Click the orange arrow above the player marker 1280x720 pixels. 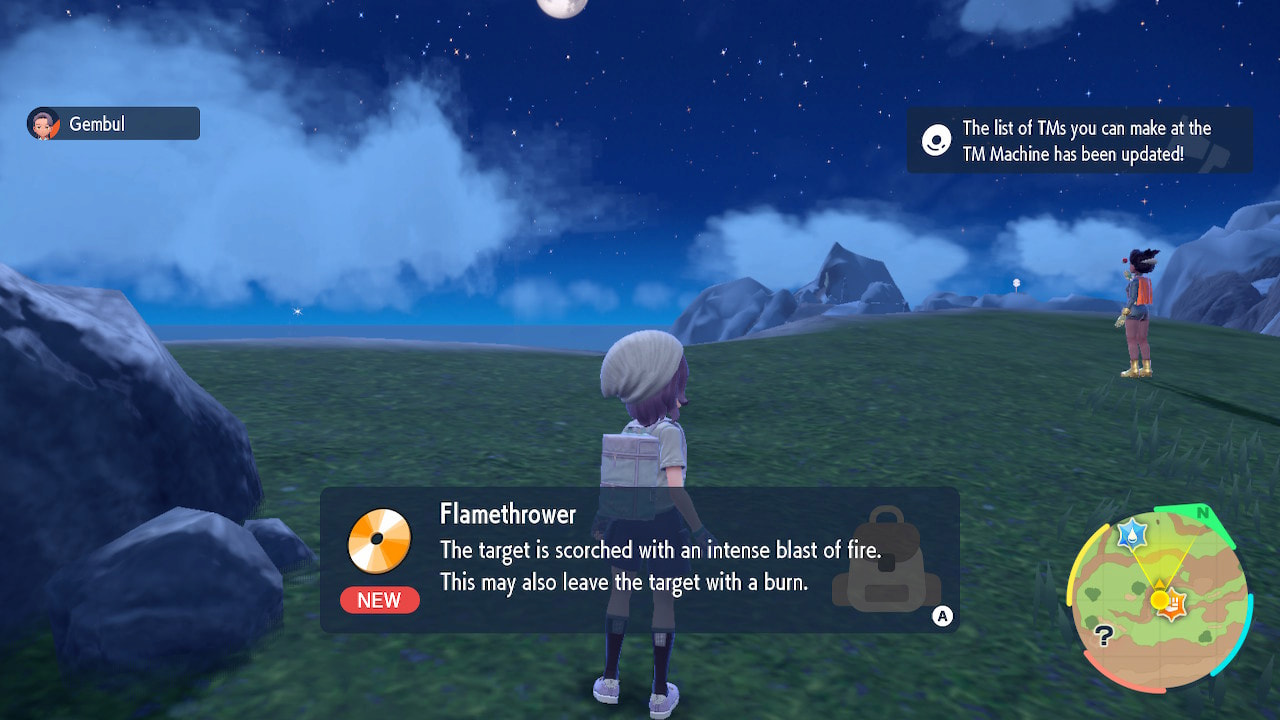pyautogui.click(x=1160, y=583)
